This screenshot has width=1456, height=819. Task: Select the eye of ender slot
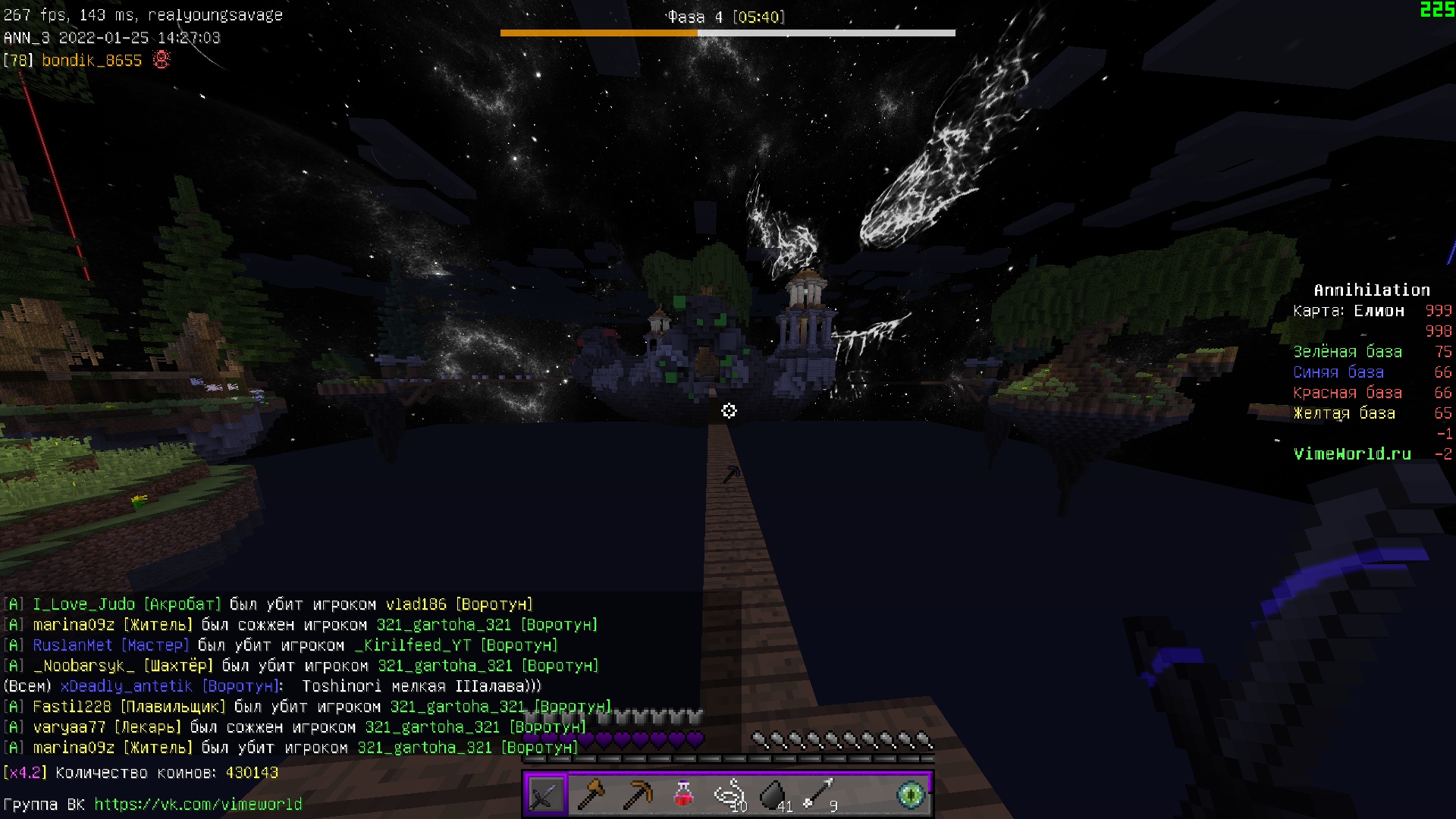point(911,795)
